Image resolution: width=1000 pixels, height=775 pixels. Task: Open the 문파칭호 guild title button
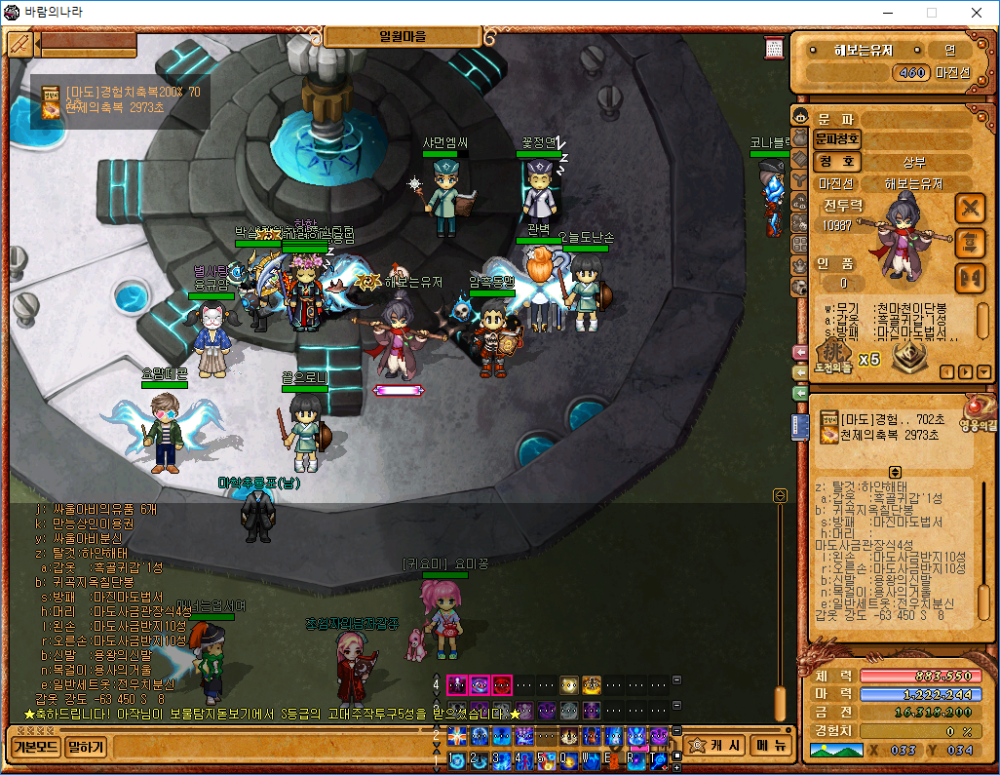838,139
